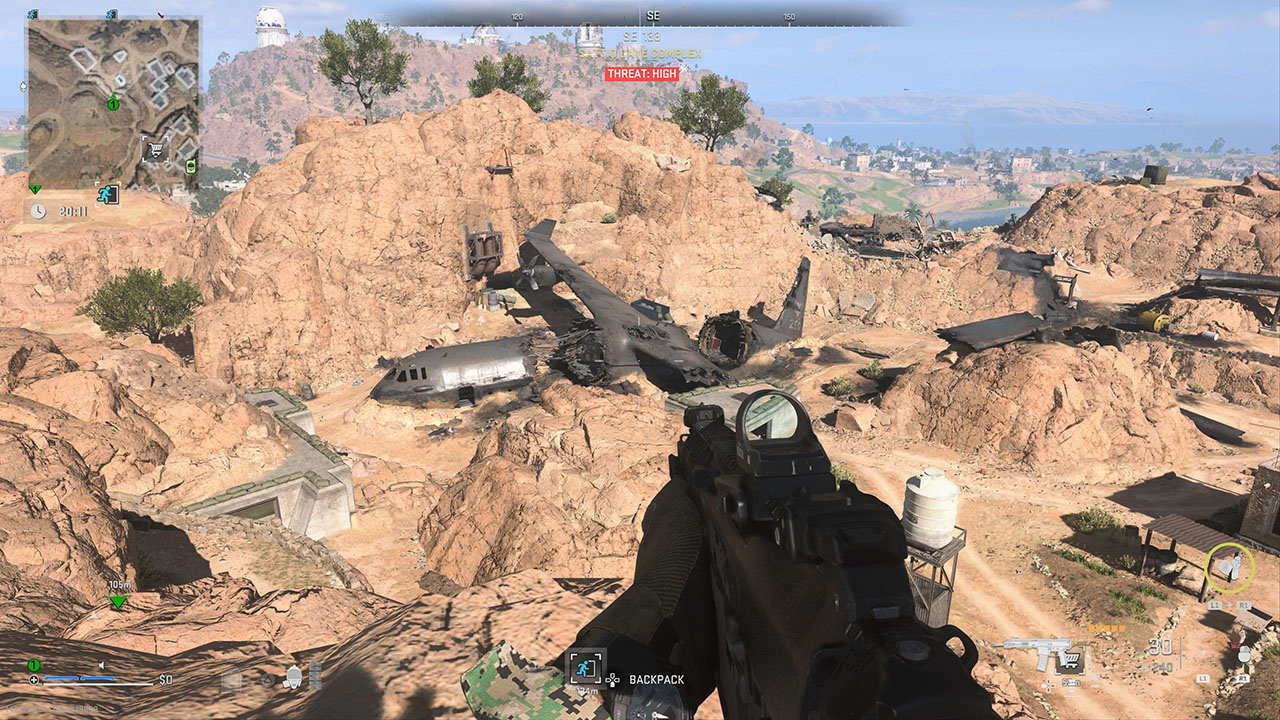Click the green waypoint arrow marked 105m
Screen dimensions: 1280x720
click(x=35, y=589)
